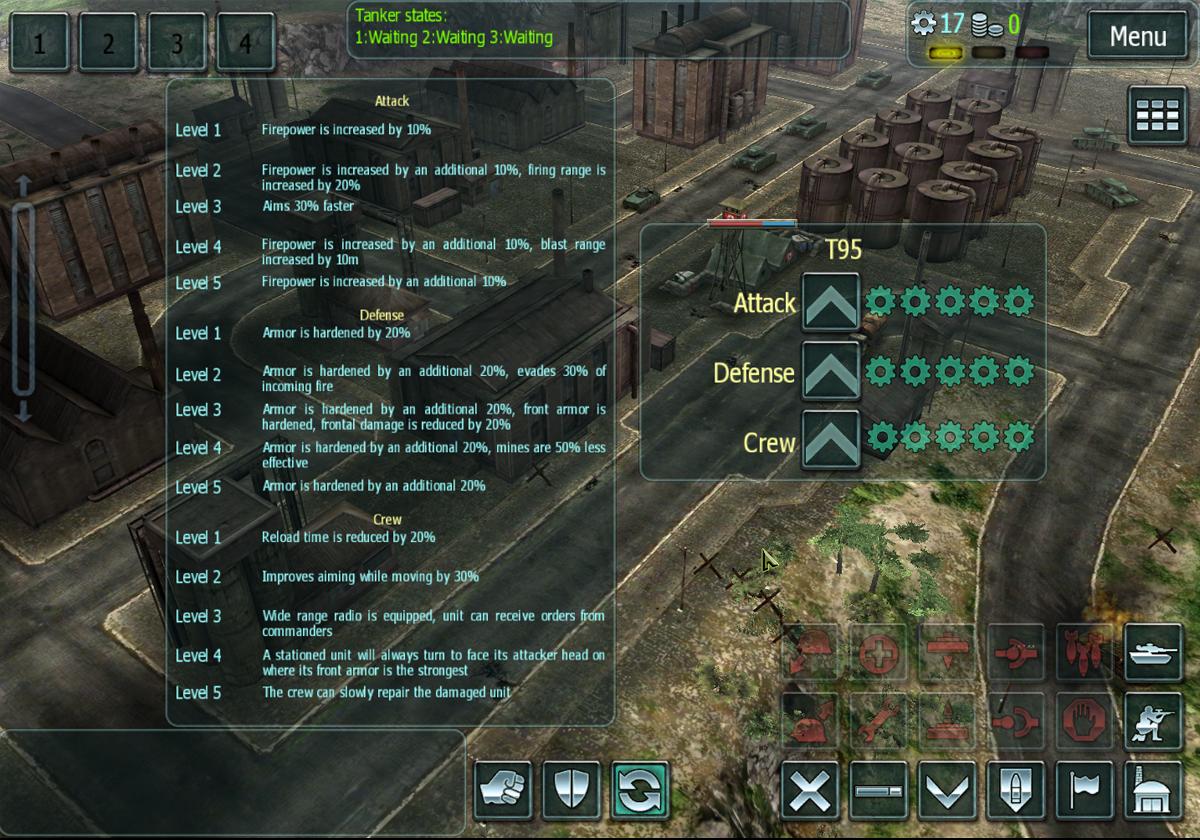Open the Menu button
Image resolution: width=1200 pixels, height=840 pixels.
tap(1138, 38)
